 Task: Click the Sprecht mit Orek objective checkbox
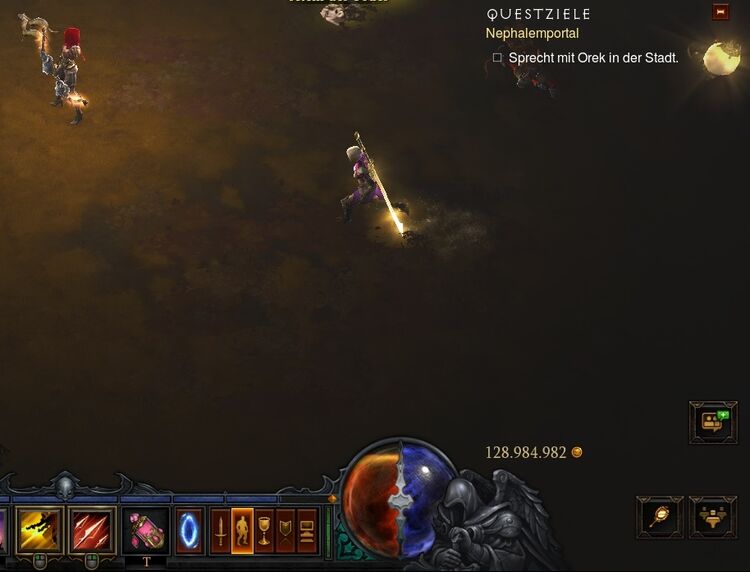497,58
